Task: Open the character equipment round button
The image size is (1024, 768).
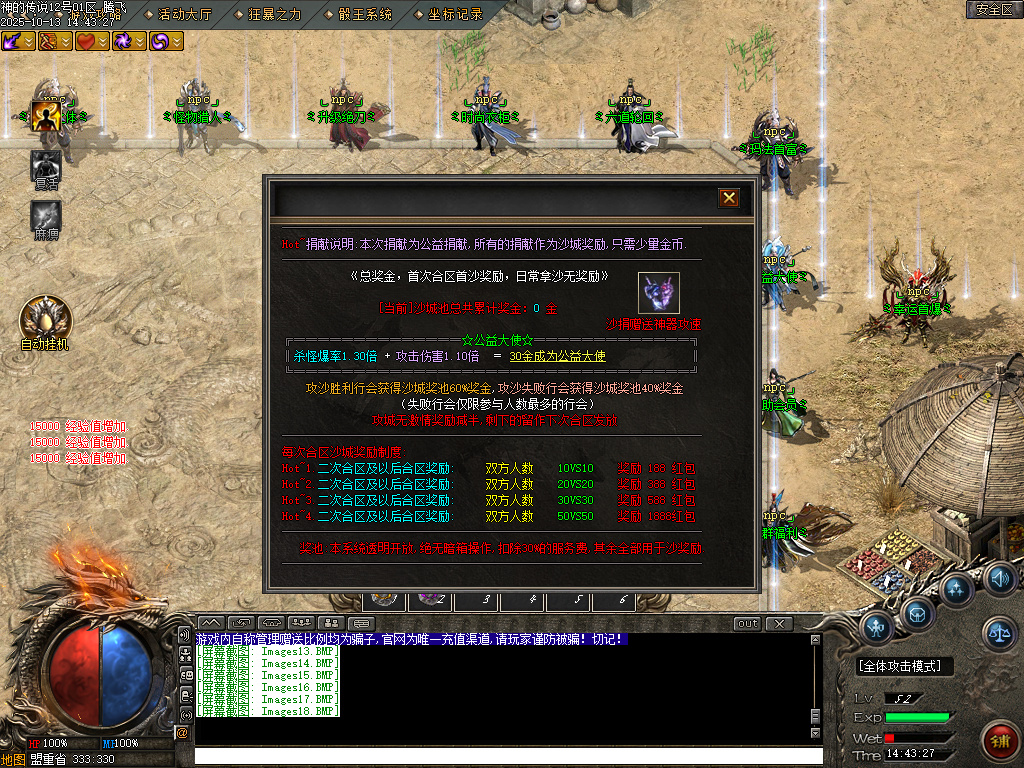Action: point(877,627)
